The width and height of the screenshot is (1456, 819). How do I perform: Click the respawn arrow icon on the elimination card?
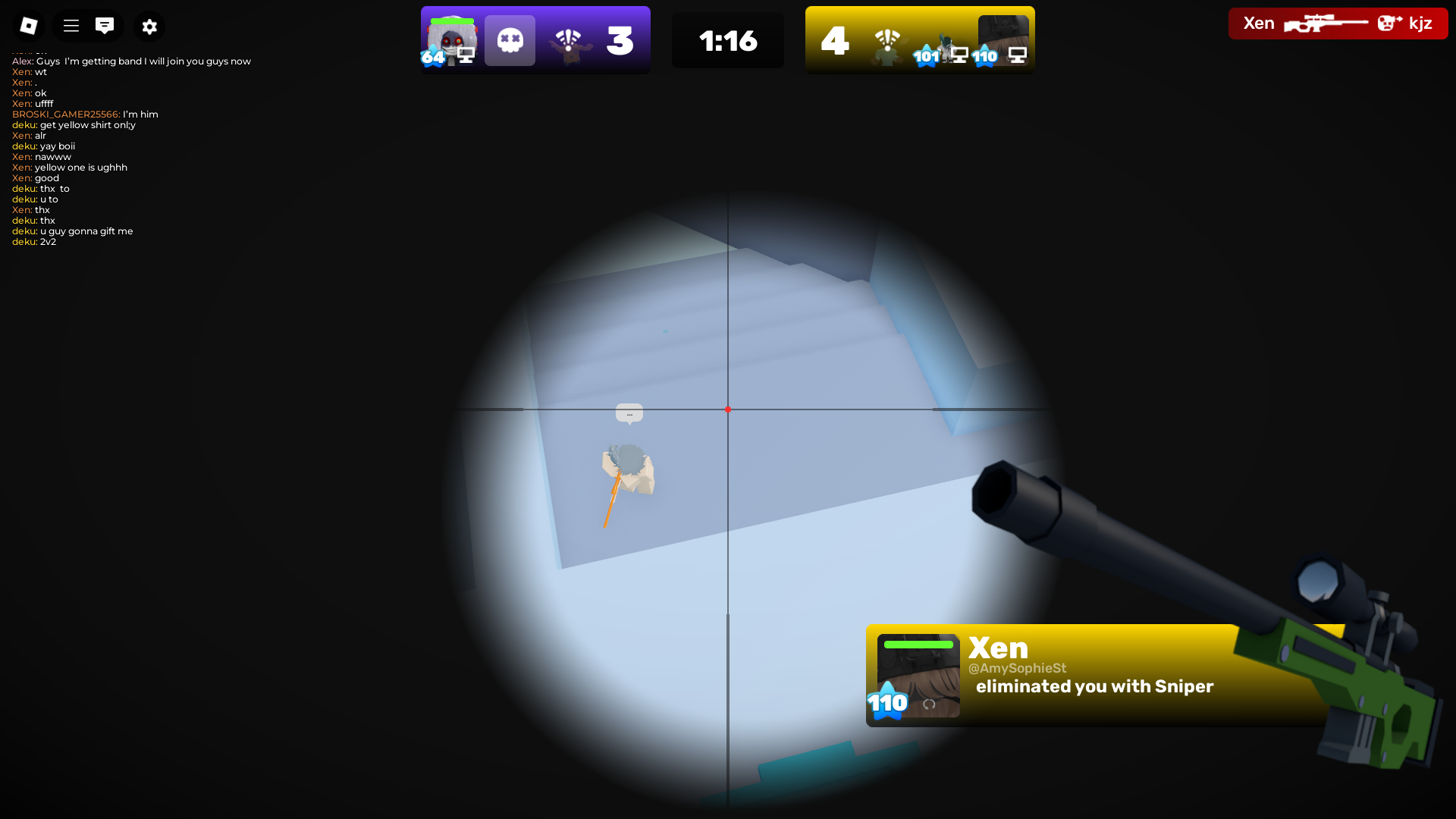tap(928, 704)
